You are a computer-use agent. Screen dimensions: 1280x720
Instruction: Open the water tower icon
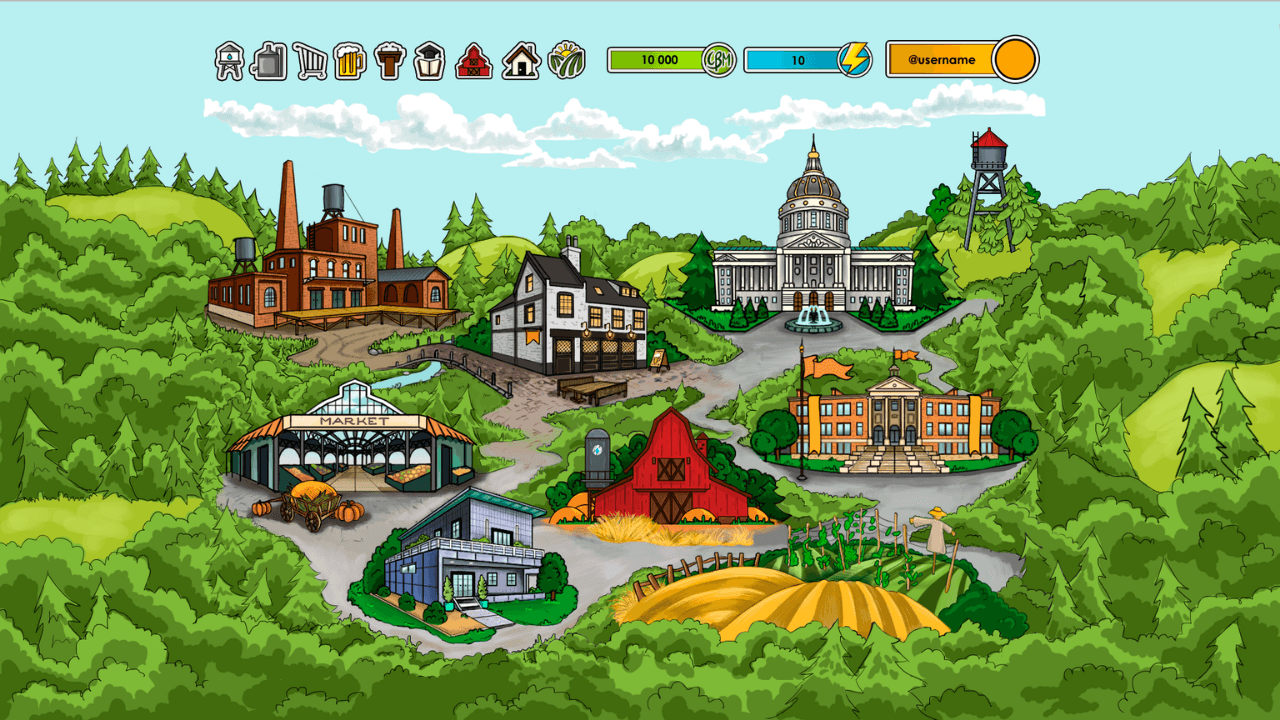coord(230,61)
